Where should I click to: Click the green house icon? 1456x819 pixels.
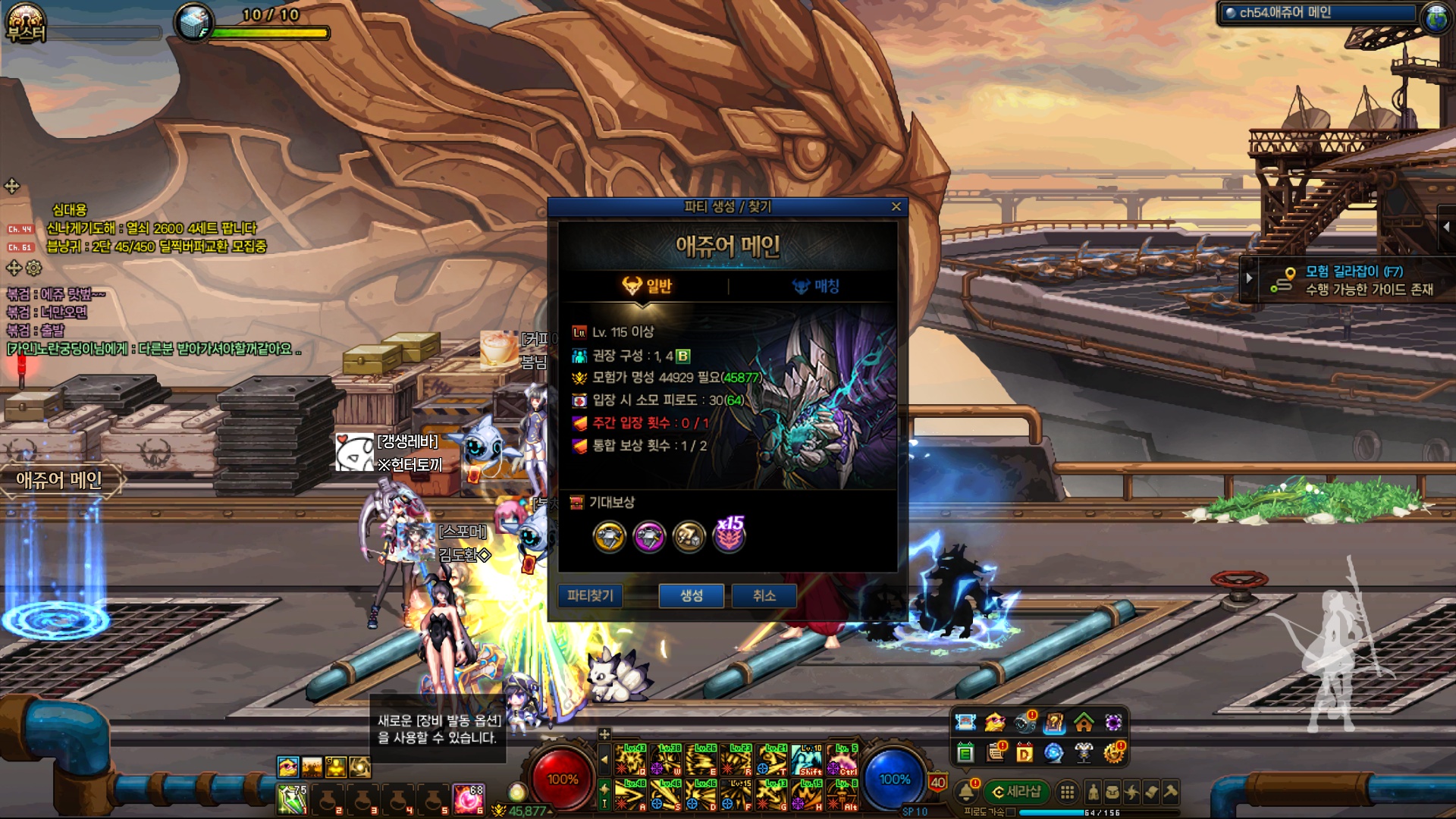click(1084, 723)
